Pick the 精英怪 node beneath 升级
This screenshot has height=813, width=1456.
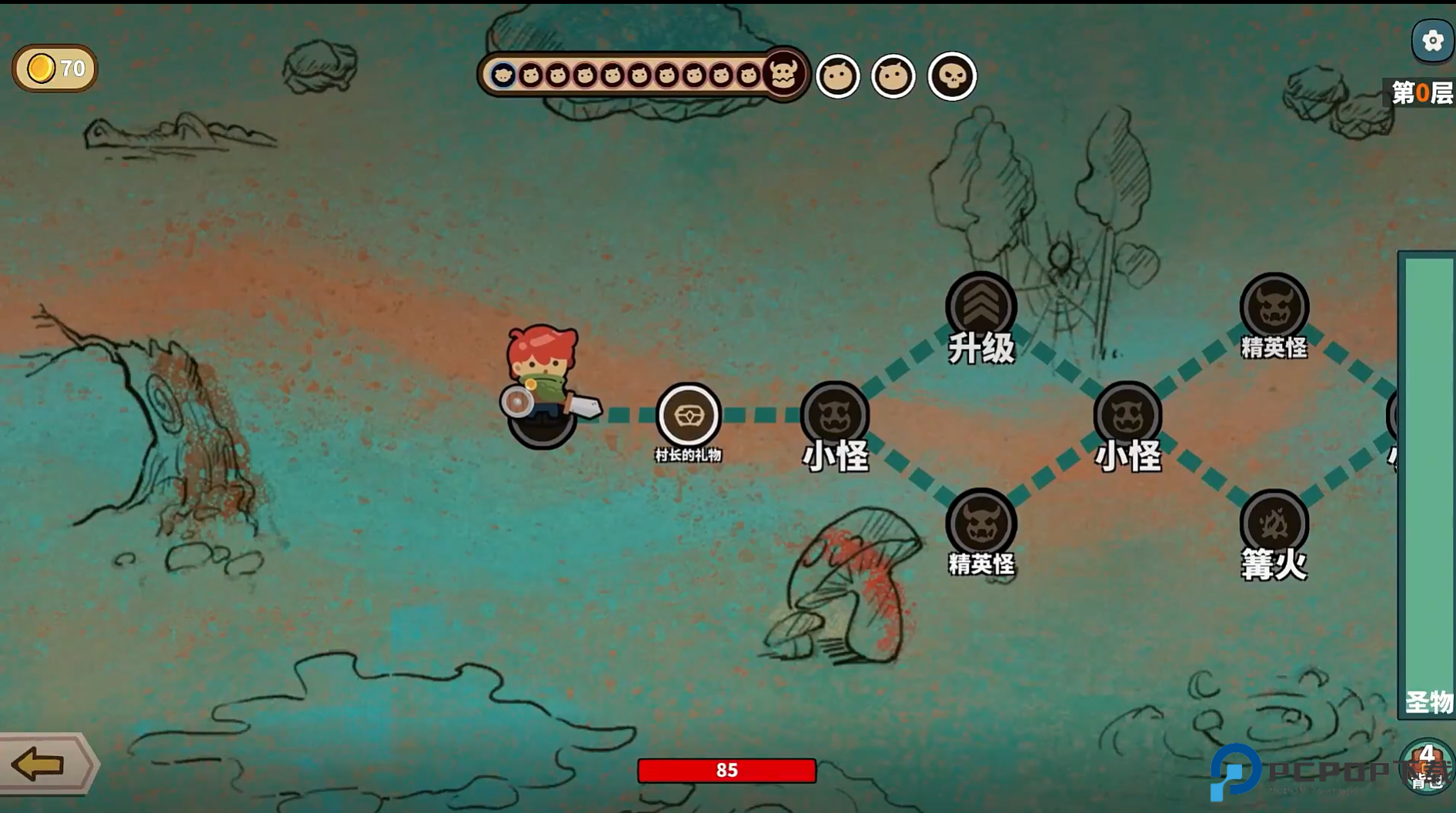pyautogui.click(x=980, y=524)
